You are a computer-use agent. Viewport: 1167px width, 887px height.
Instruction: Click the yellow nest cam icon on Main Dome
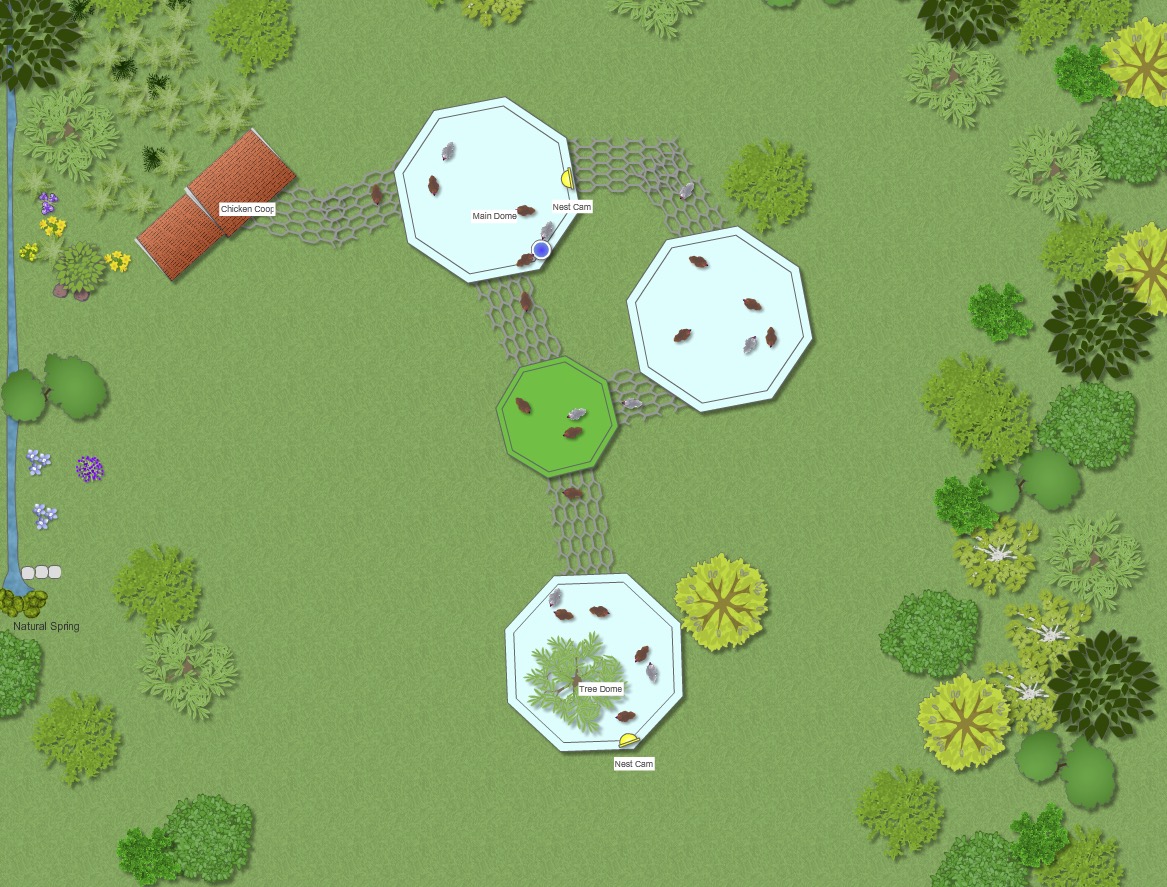566,178
